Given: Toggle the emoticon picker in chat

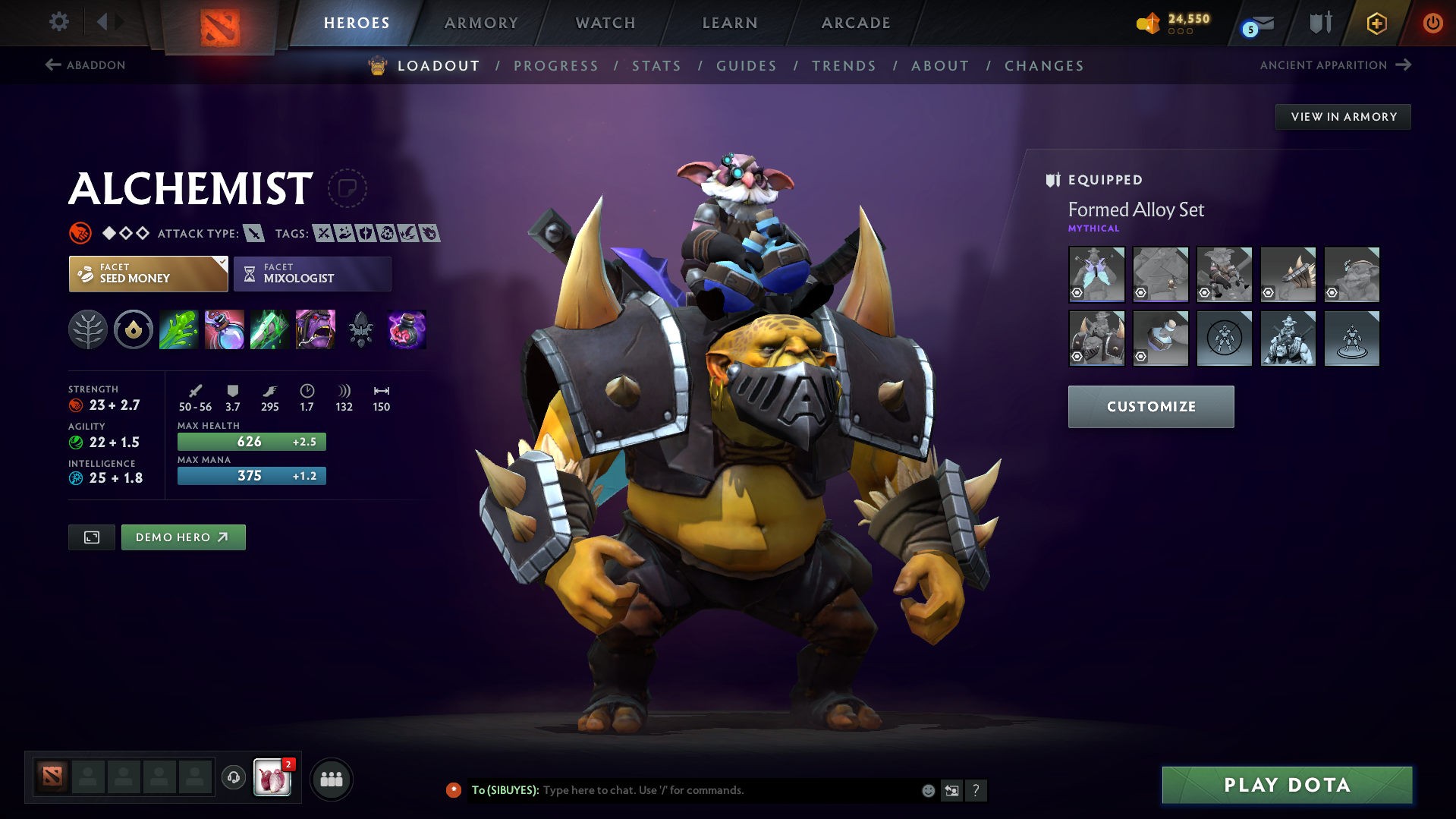Looking at the screenshot, I should tap(927, 789).
